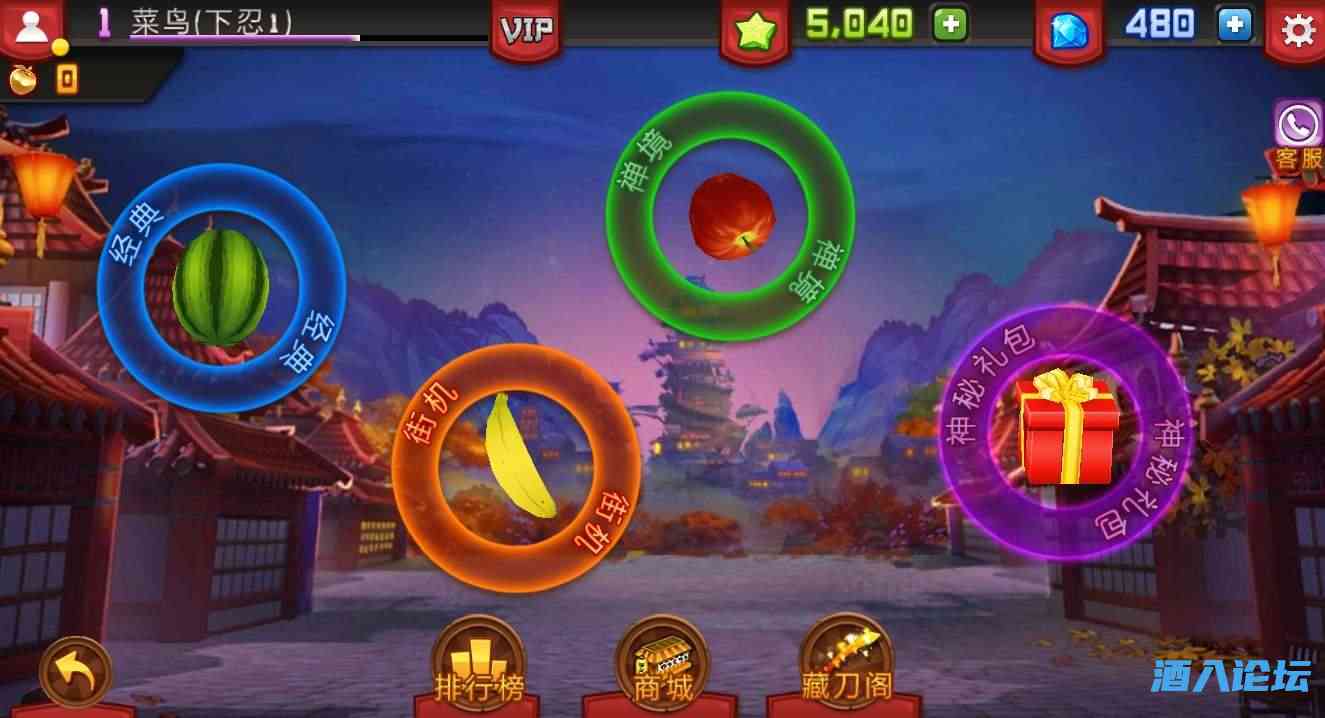Tap the green star currency icon

point(755,31)
